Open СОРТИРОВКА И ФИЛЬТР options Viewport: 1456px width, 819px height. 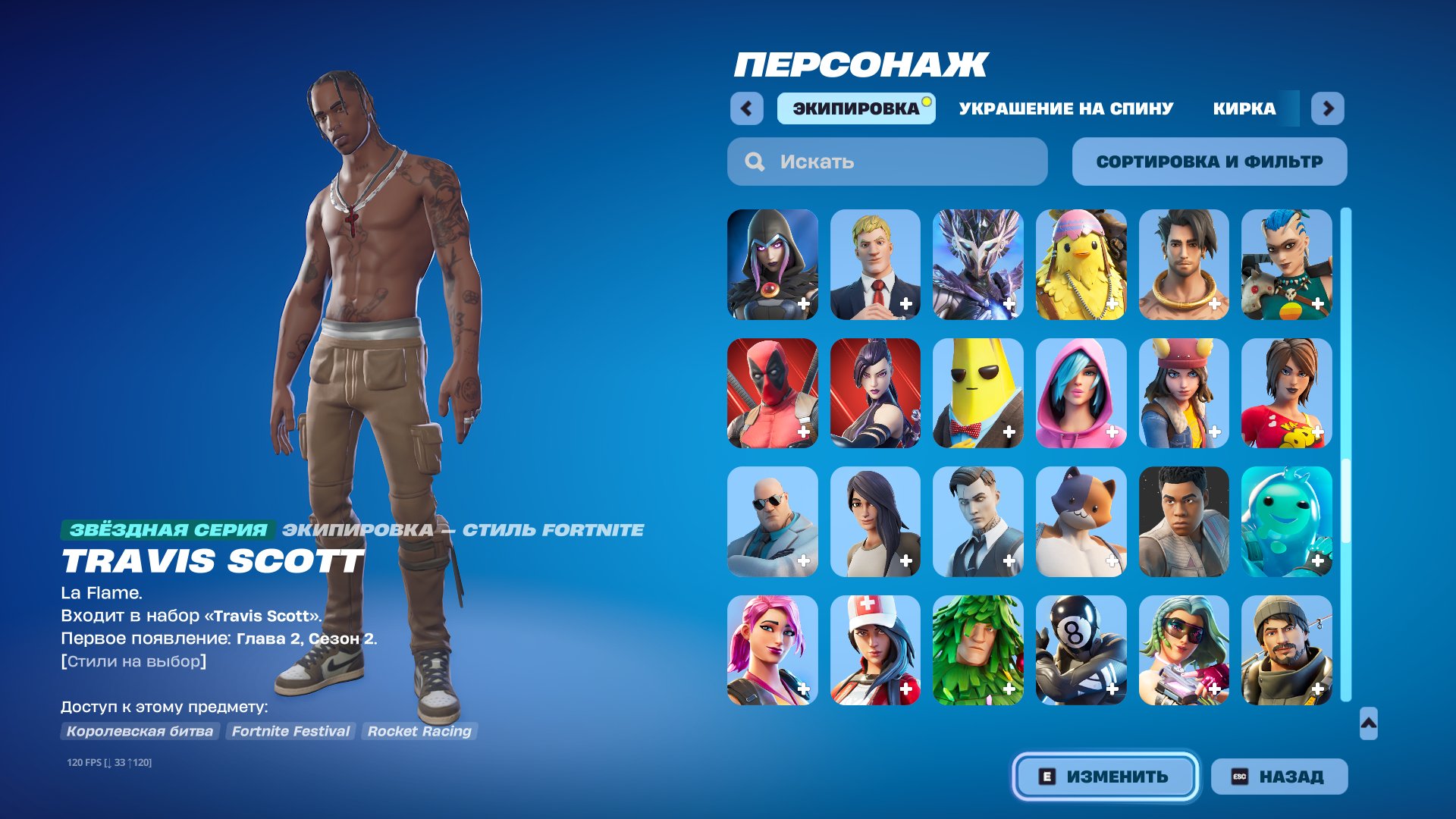tap(1209, 161)
